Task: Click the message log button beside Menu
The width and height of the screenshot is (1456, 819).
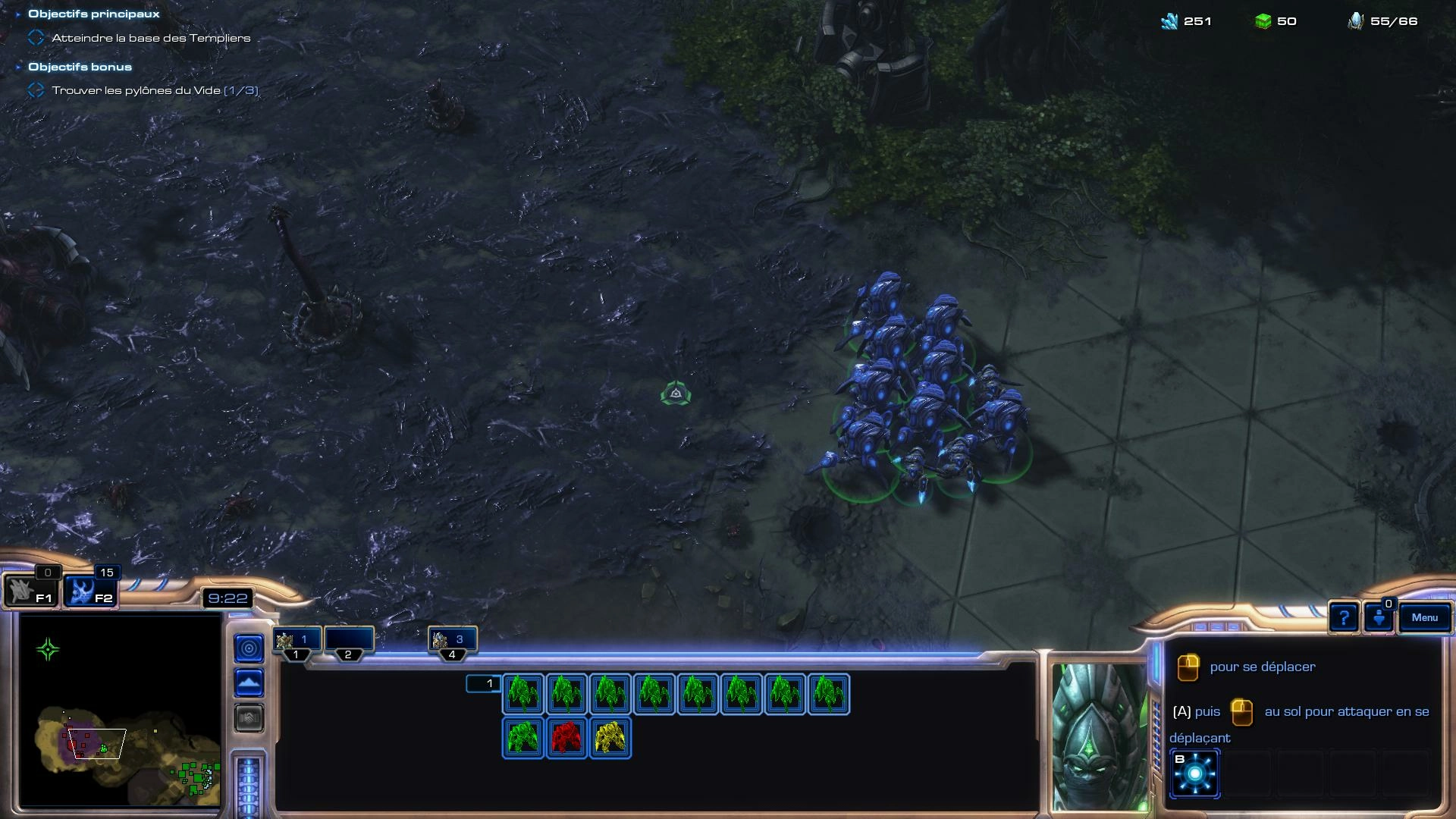Action: (1379, 619)
